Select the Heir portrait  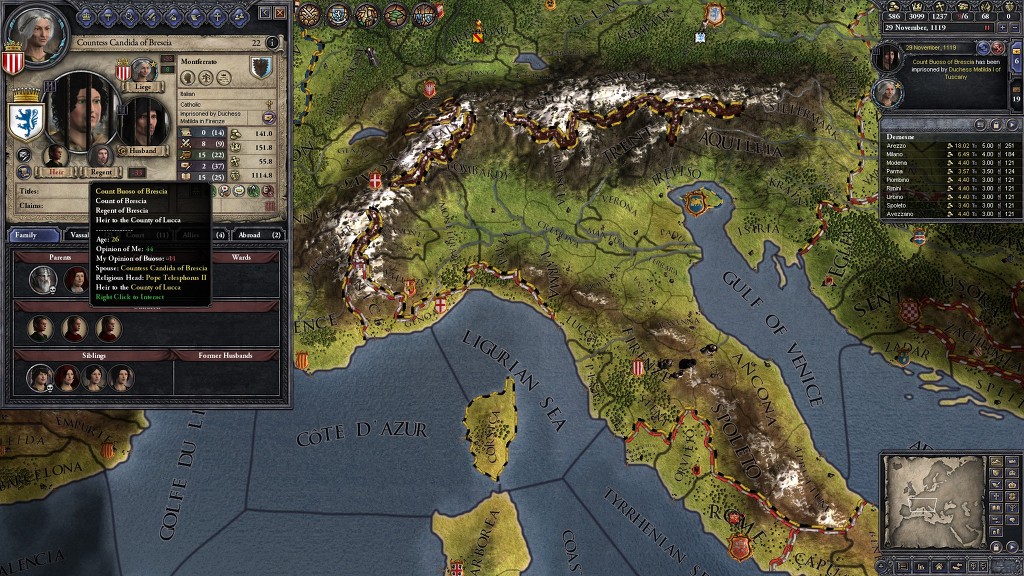click(56, 157)
